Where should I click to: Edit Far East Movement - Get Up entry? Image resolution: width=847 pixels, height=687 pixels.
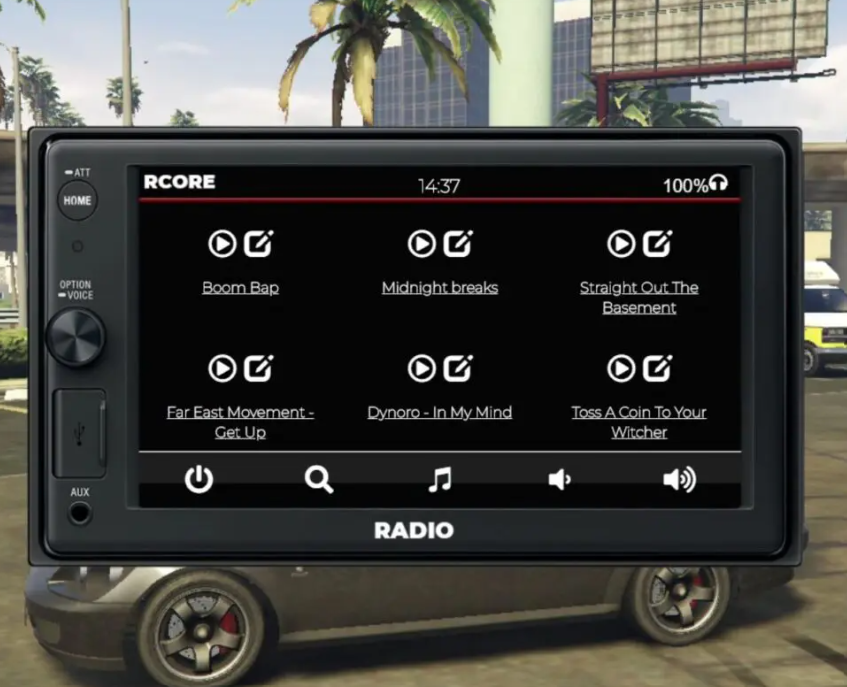(x=258, y=369)
